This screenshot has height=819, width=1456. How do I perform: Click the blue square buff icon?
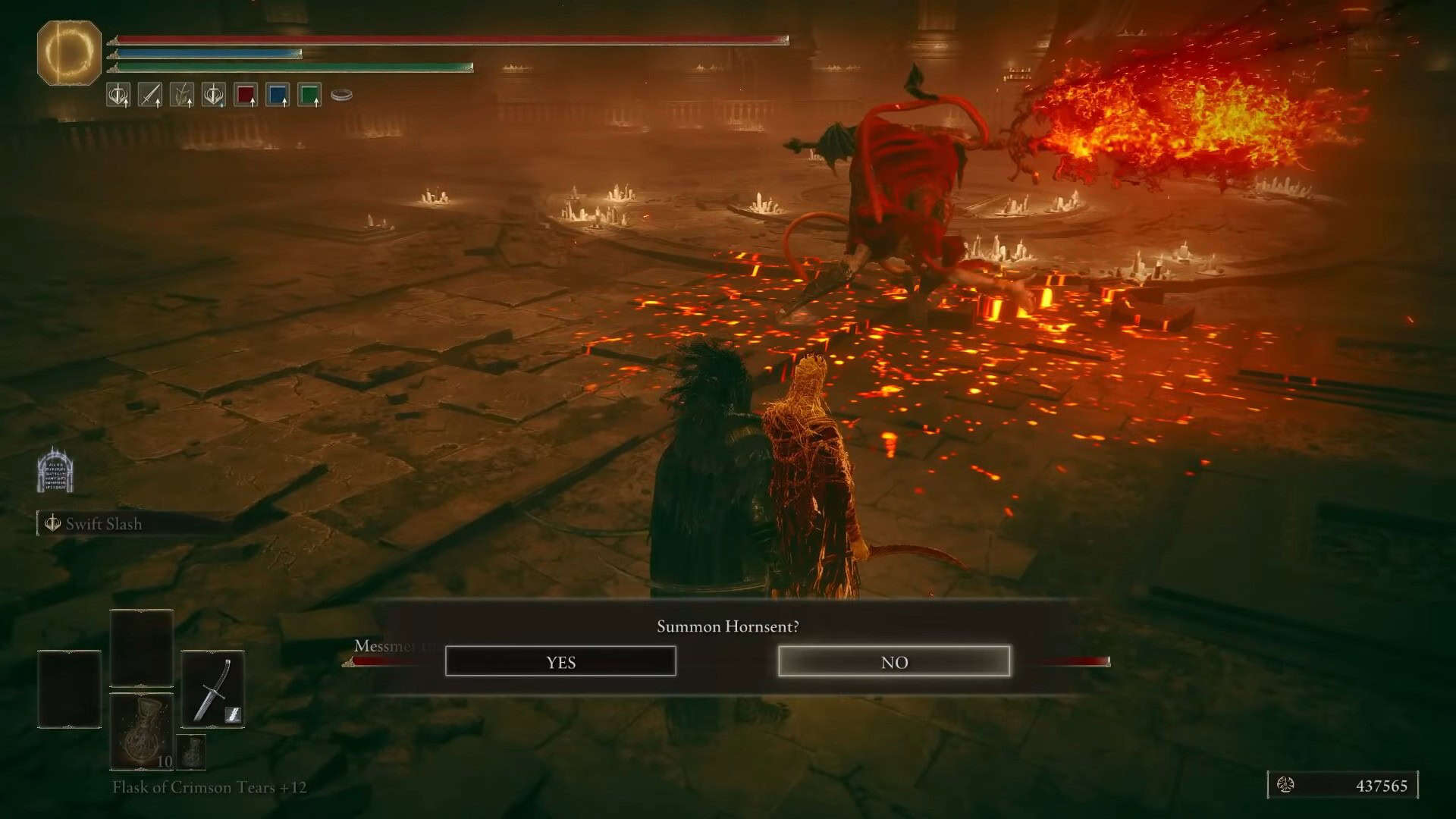coord(278,95)
